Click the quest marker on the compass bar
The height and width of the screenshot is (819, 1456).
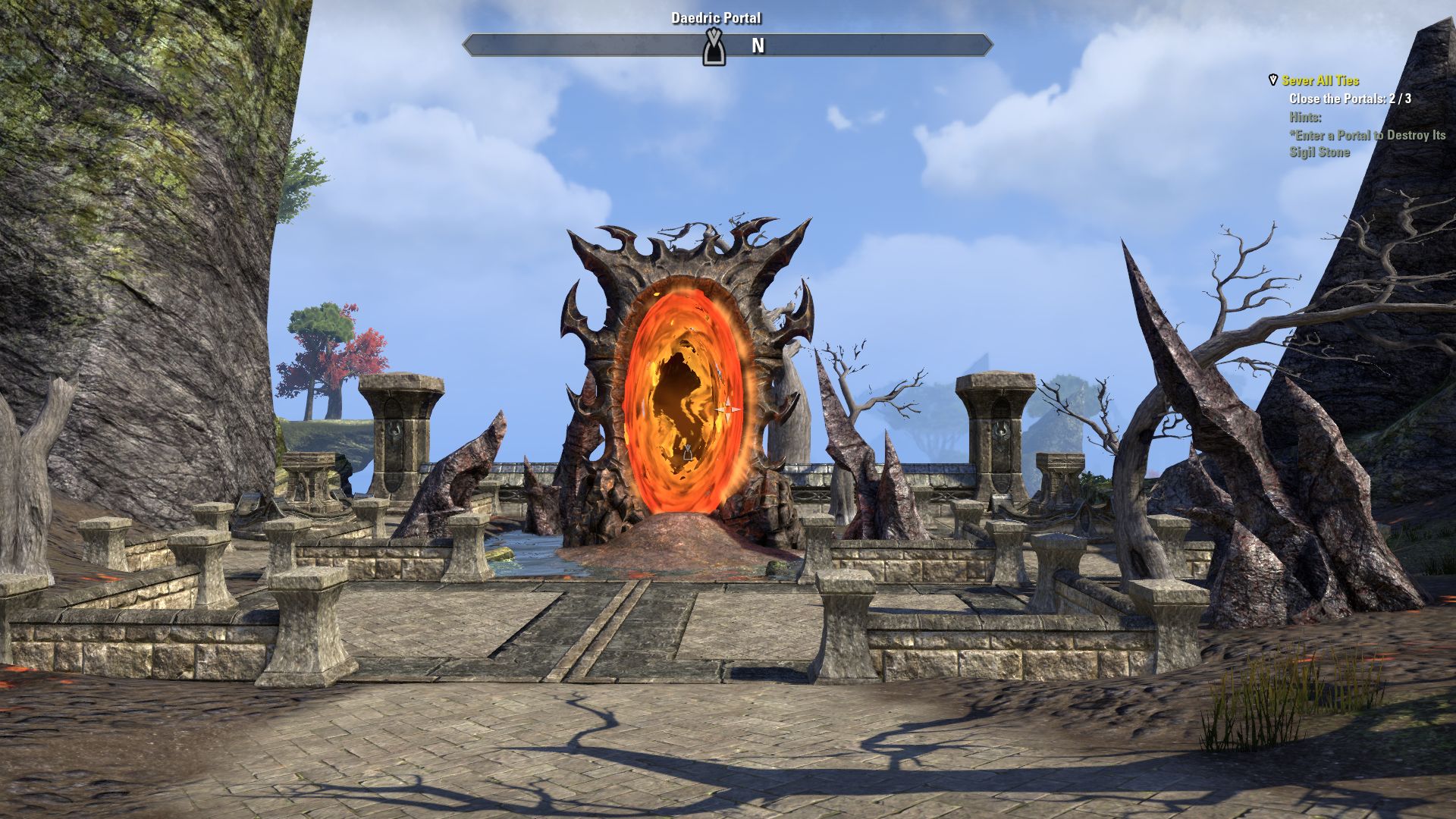(x=712, y=47)
